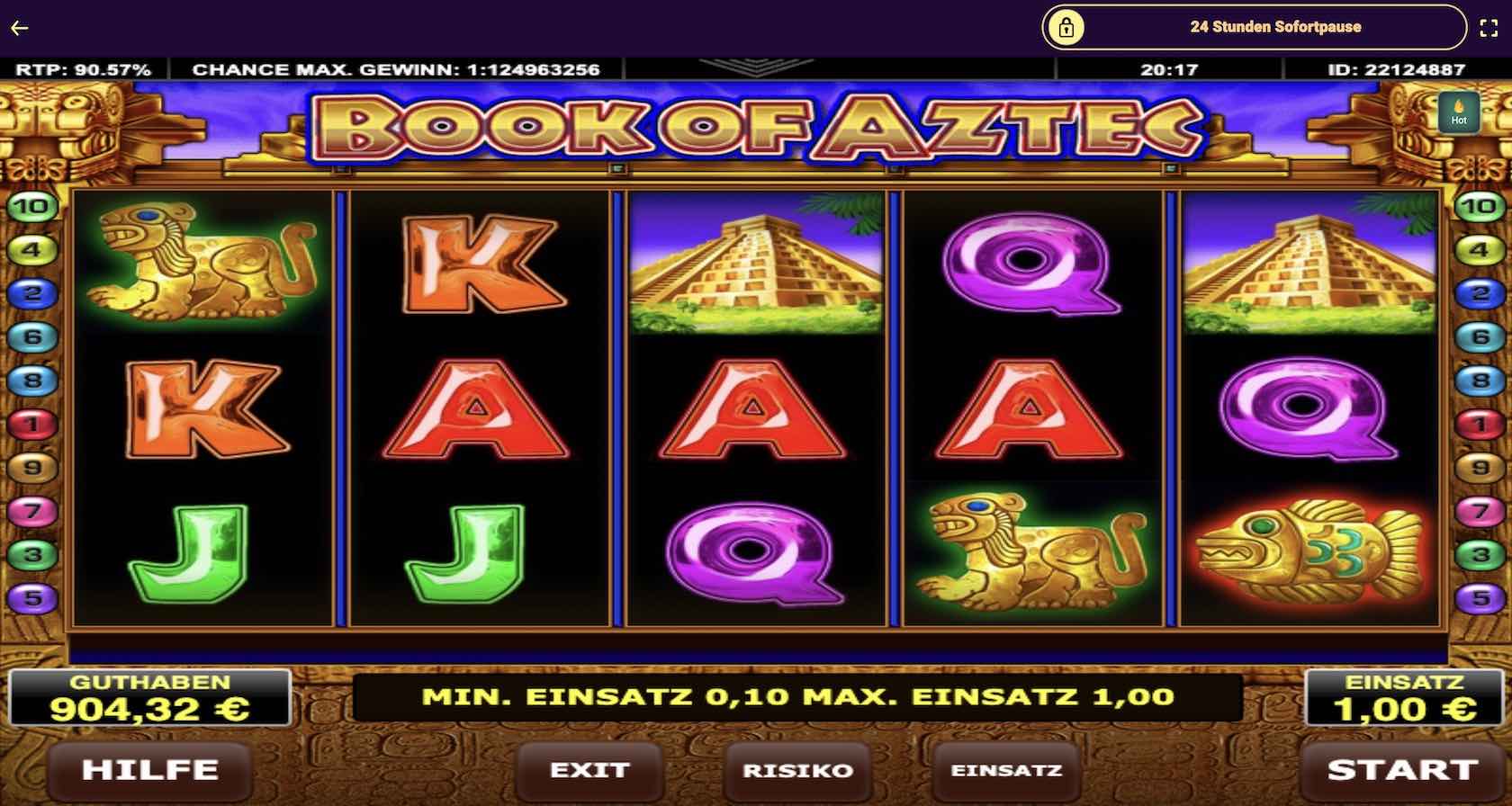Select payline 10 on the left side

(x=30, y=206)
